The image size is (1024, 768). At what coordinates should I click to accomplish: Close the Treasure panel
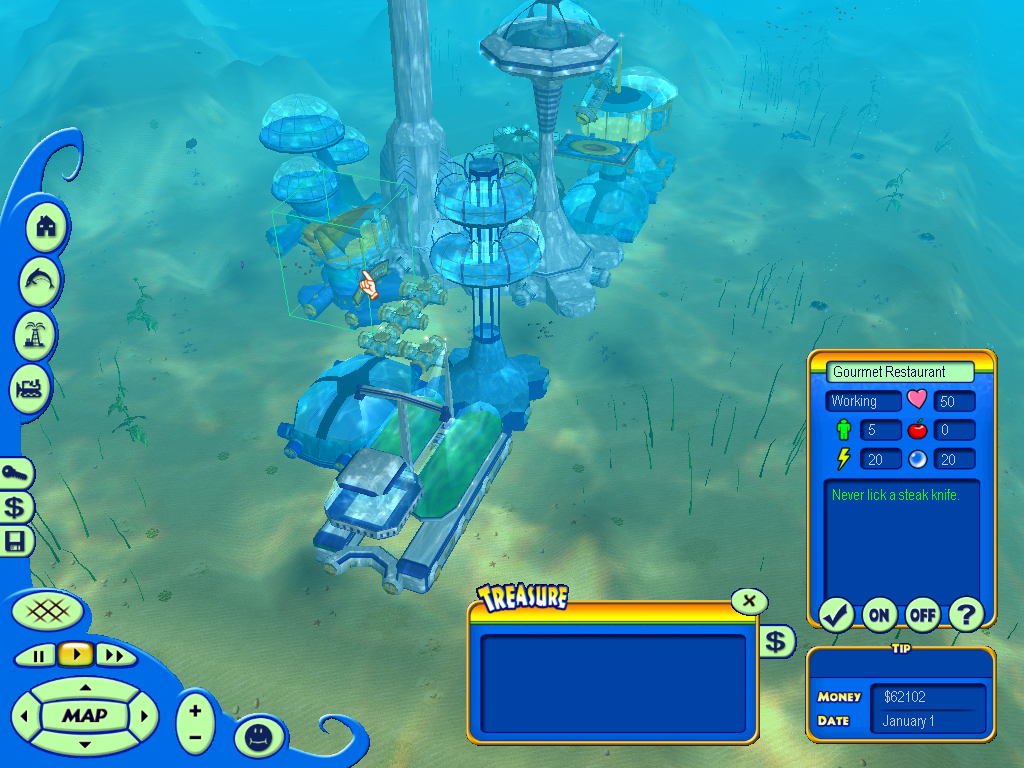(749, 601)
